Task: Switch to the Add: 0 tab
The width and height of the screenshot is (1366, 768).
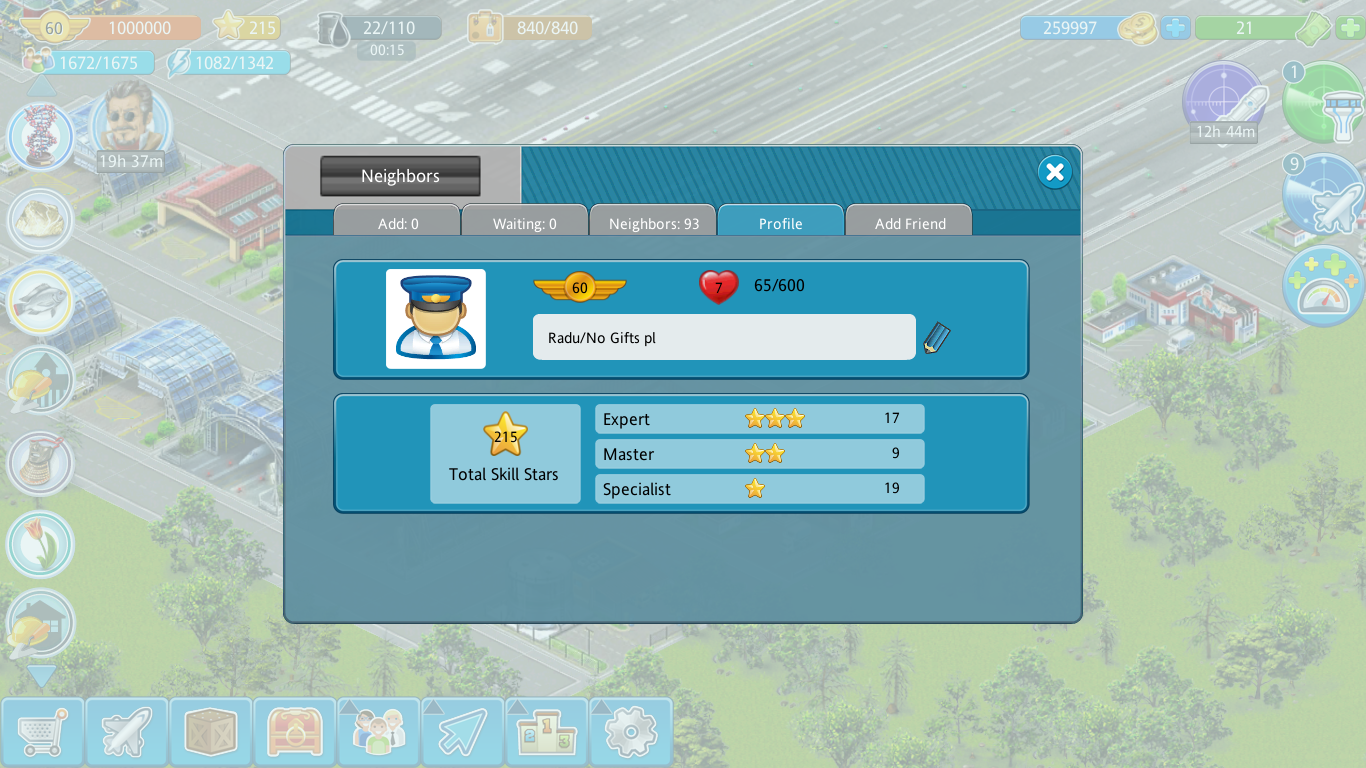Action: (397, 223)
